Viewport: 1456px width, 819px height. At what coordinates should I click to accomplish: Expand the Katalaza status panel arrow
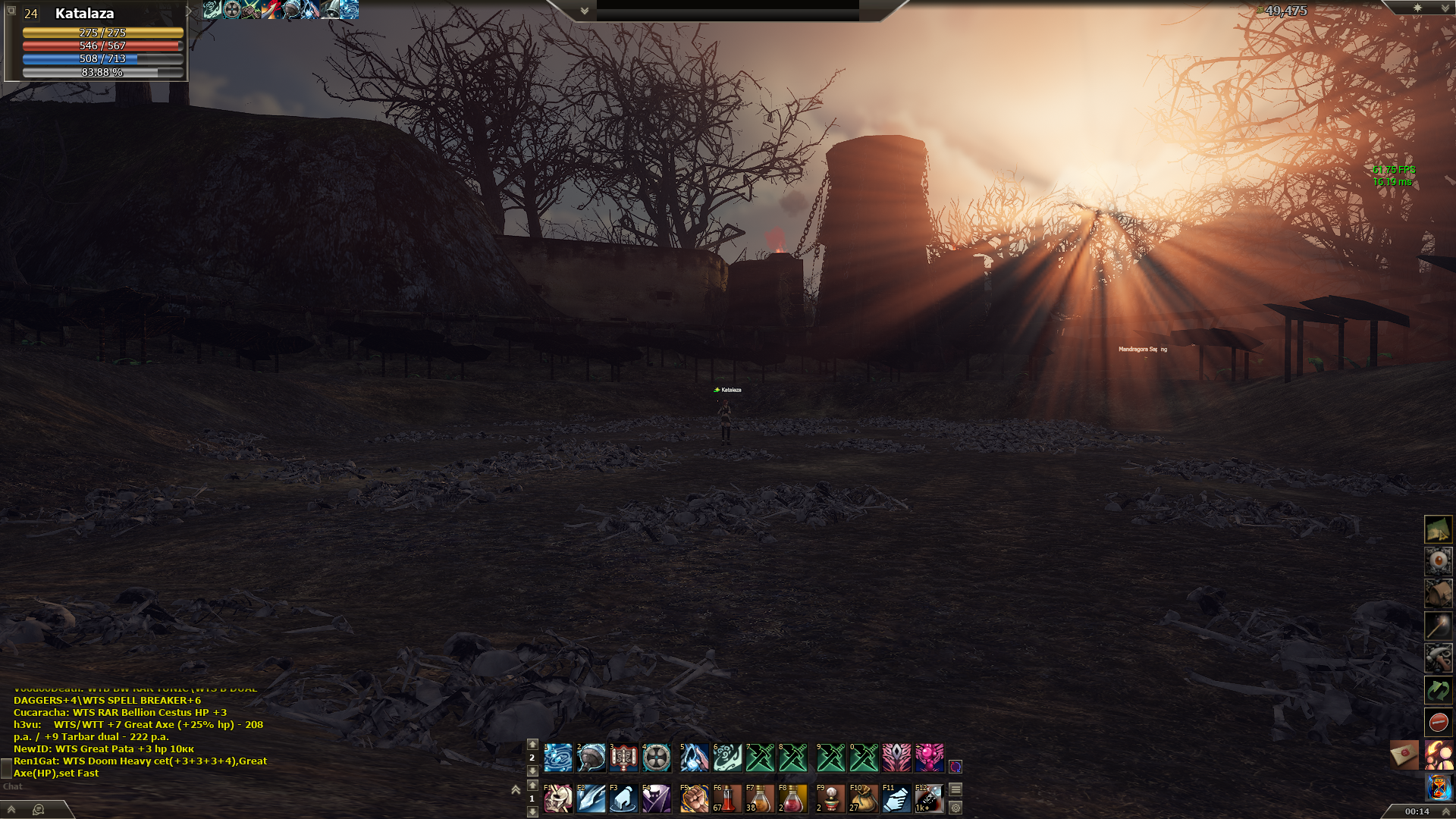pyautogui.click(x=189, y=11)
